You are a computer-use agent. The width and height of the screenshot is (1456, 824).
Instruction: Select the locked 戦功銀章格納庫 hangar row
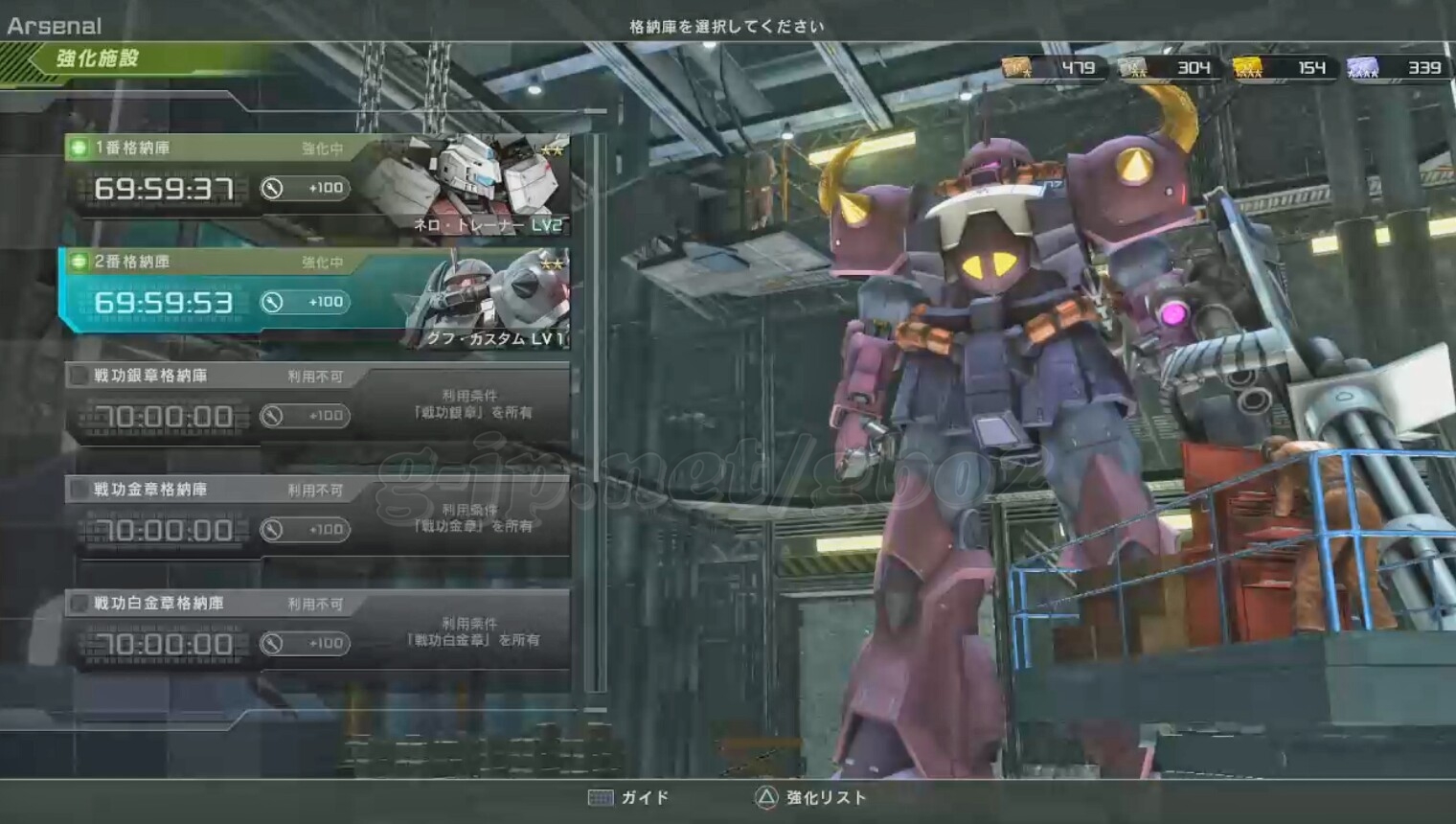click(316, 404)
